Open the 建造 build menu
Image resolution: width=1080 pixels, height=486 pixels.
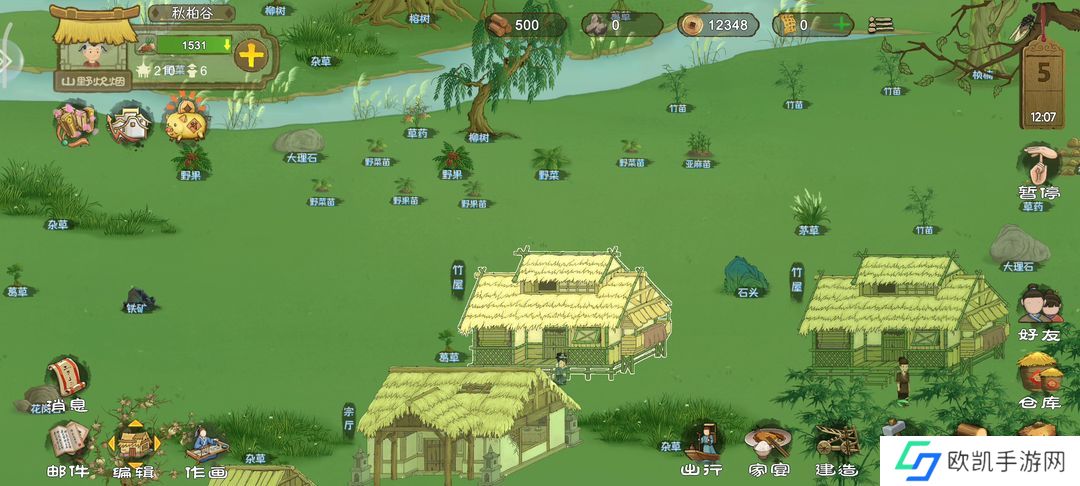coord(835,448)
